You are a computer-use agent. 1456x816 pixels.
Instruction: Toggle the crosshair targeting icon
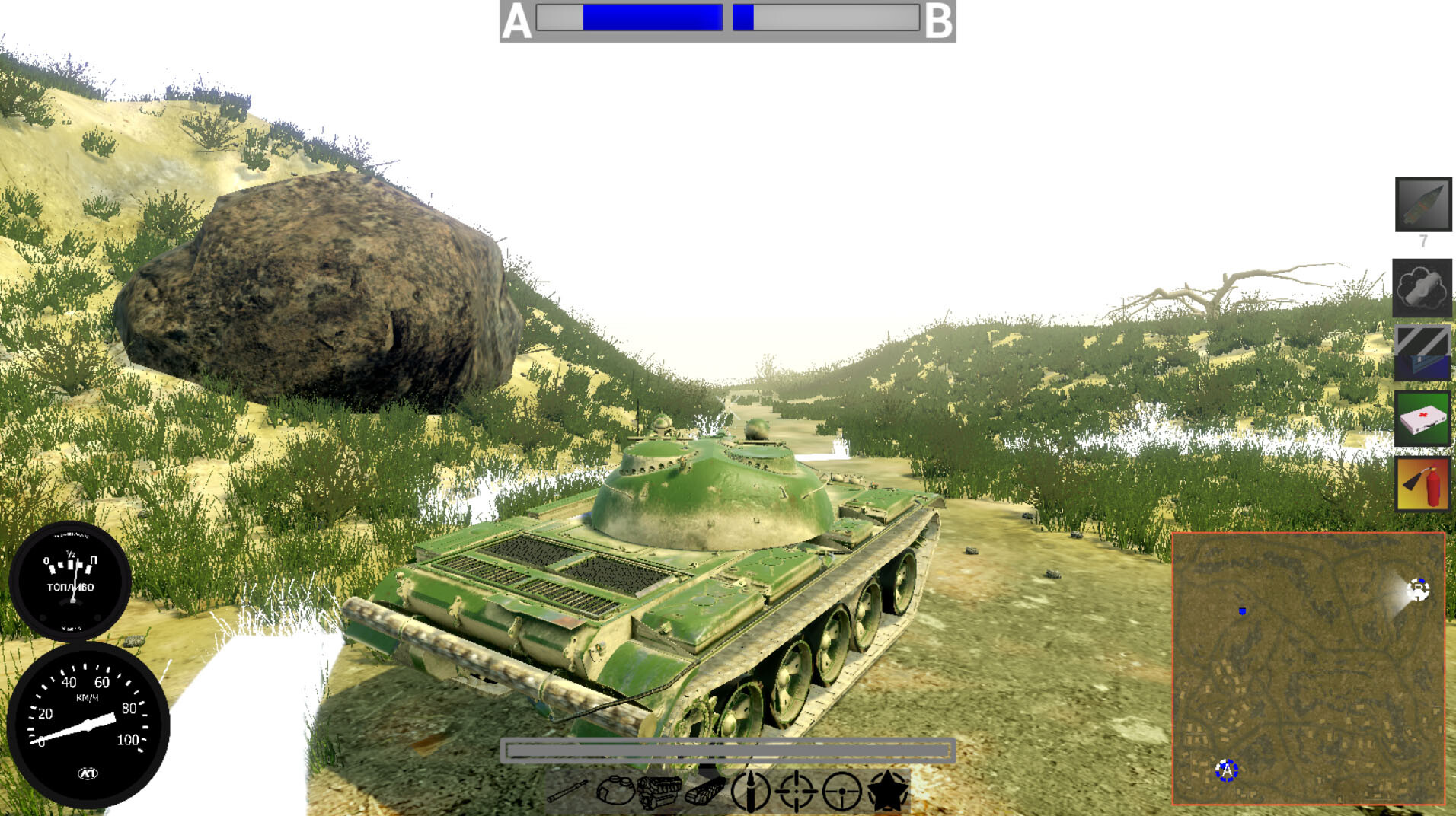click(796, 792)
